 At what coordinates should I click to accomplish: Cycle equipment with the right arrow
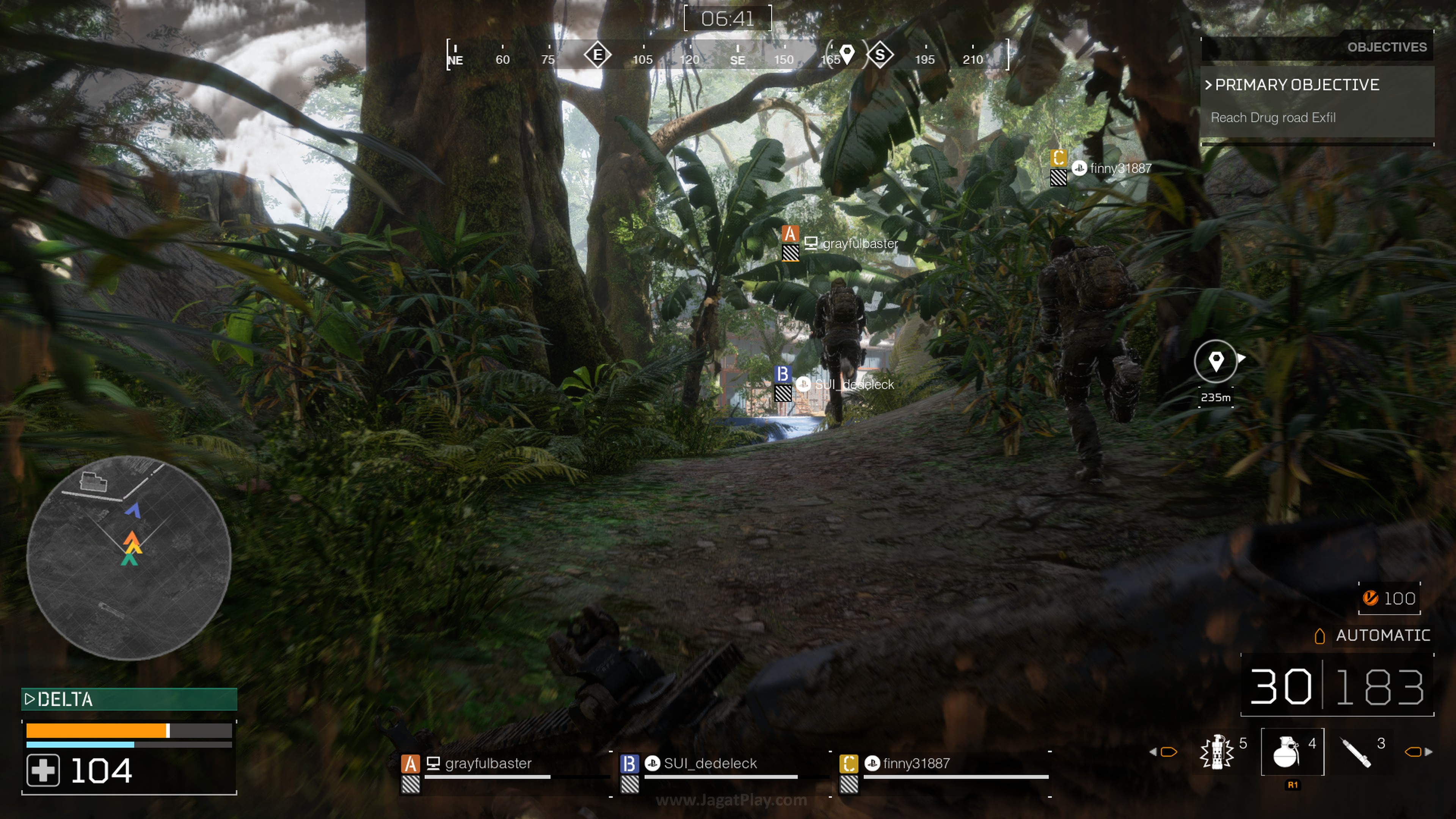[x=1429, y=752]
